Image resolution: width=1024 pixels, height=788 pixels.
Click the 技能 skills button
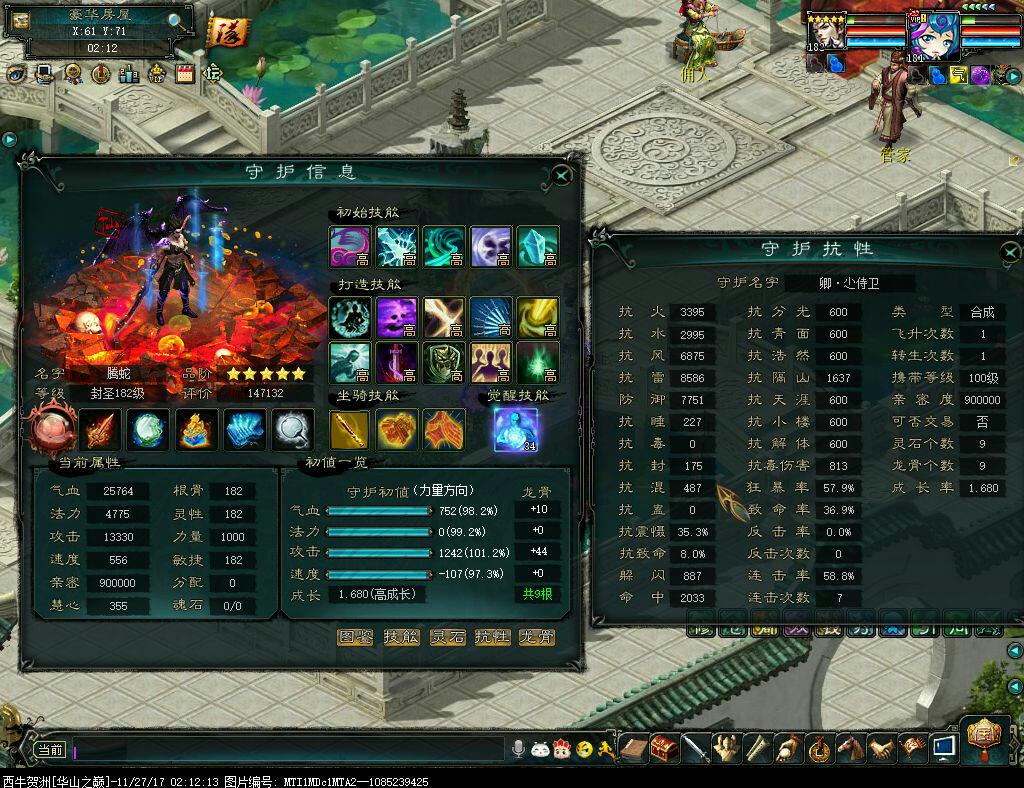(x=401, y=637)
